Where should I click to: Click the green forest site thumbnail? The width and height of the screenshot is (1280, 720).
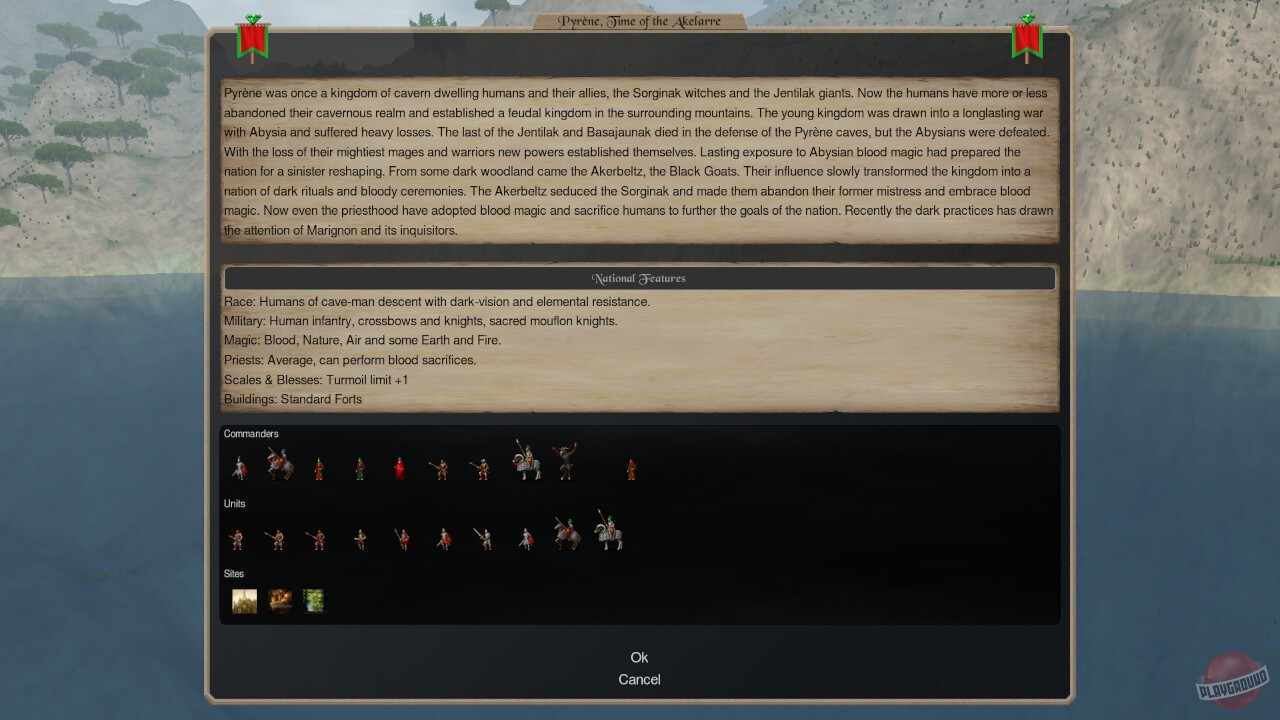pos(313,600)
